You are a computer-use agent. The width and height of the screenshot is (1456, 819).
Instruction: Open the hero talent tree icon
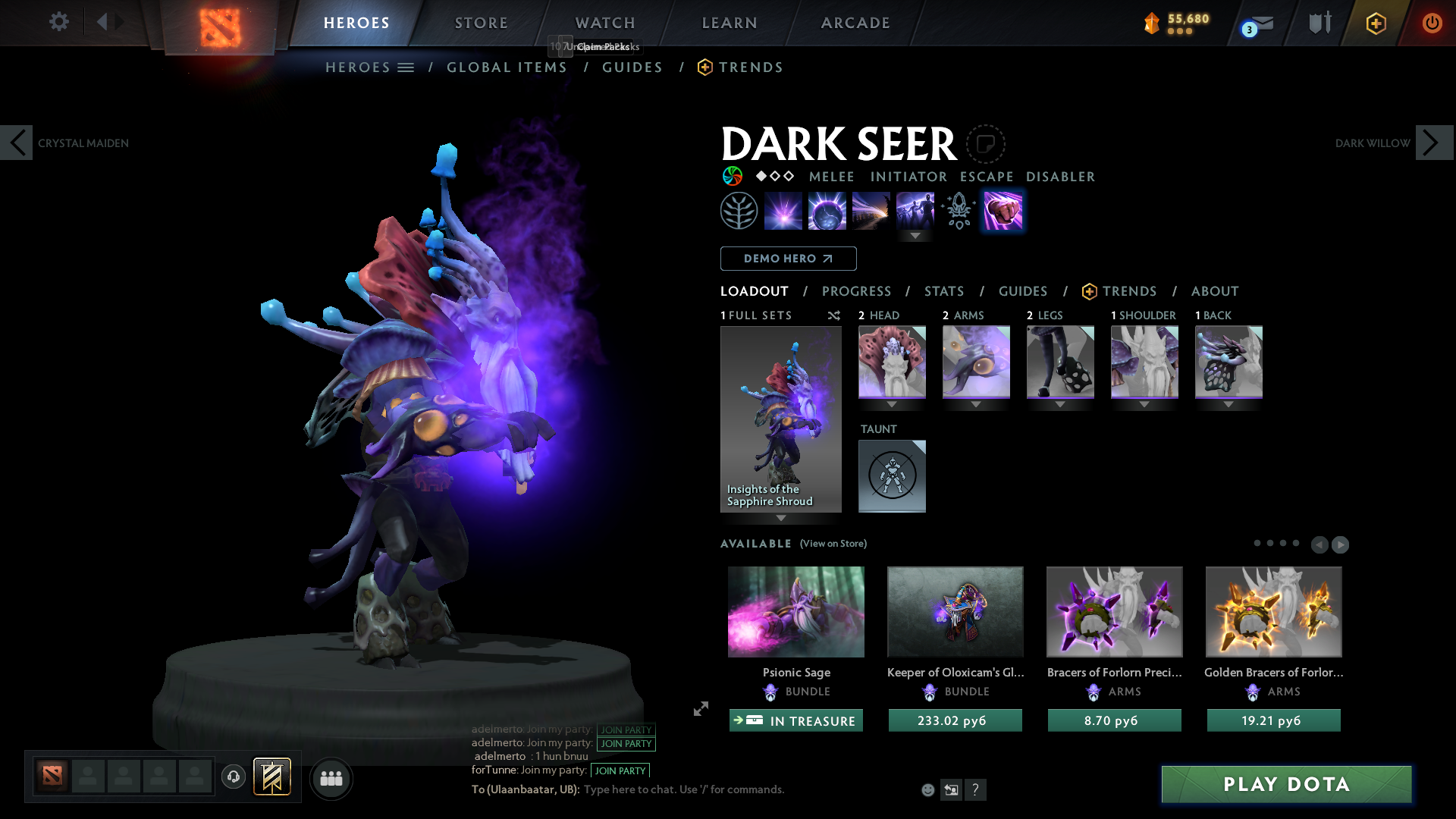(739, 211)
